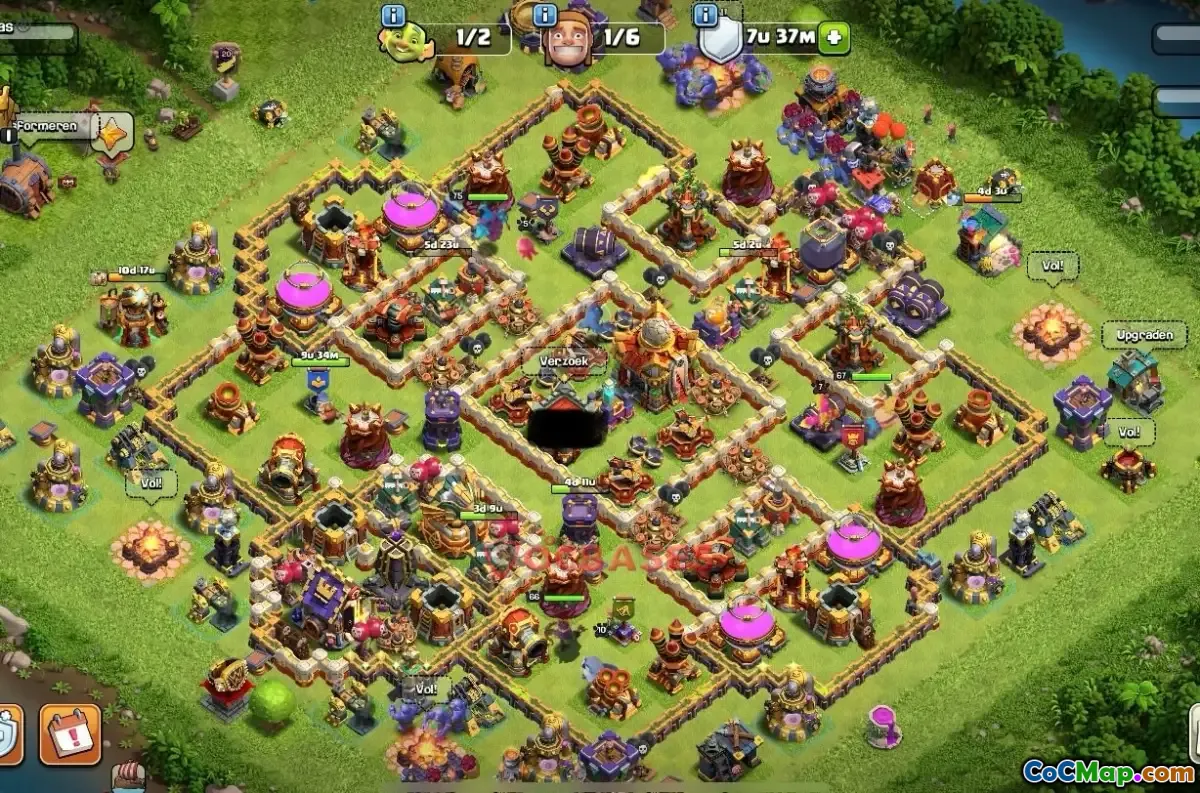Visit the CoCMap.com watermark link
1200x793 pixels.
[x=1107, y=772]
